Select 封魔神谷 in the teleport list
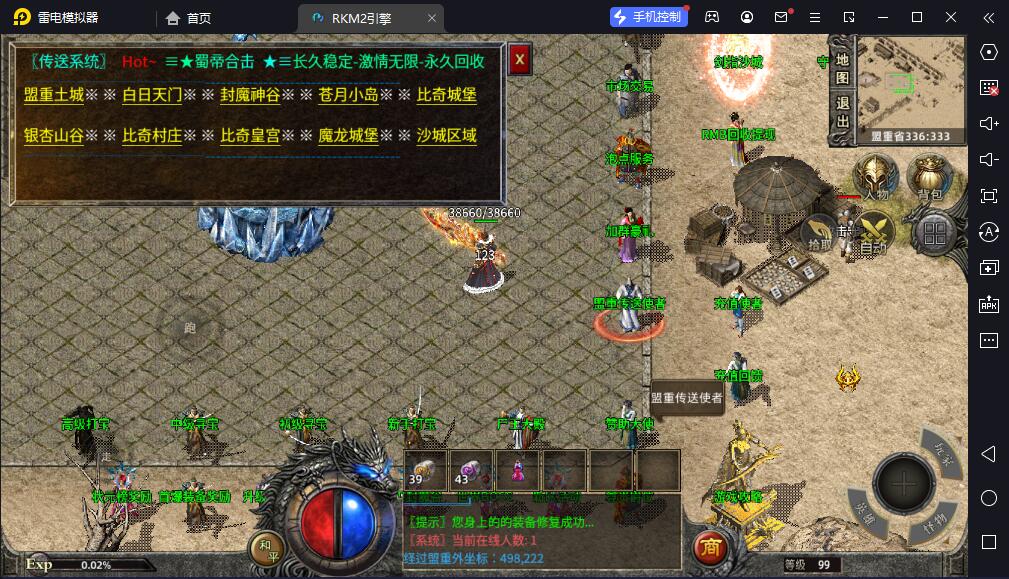 coord(250,95)
